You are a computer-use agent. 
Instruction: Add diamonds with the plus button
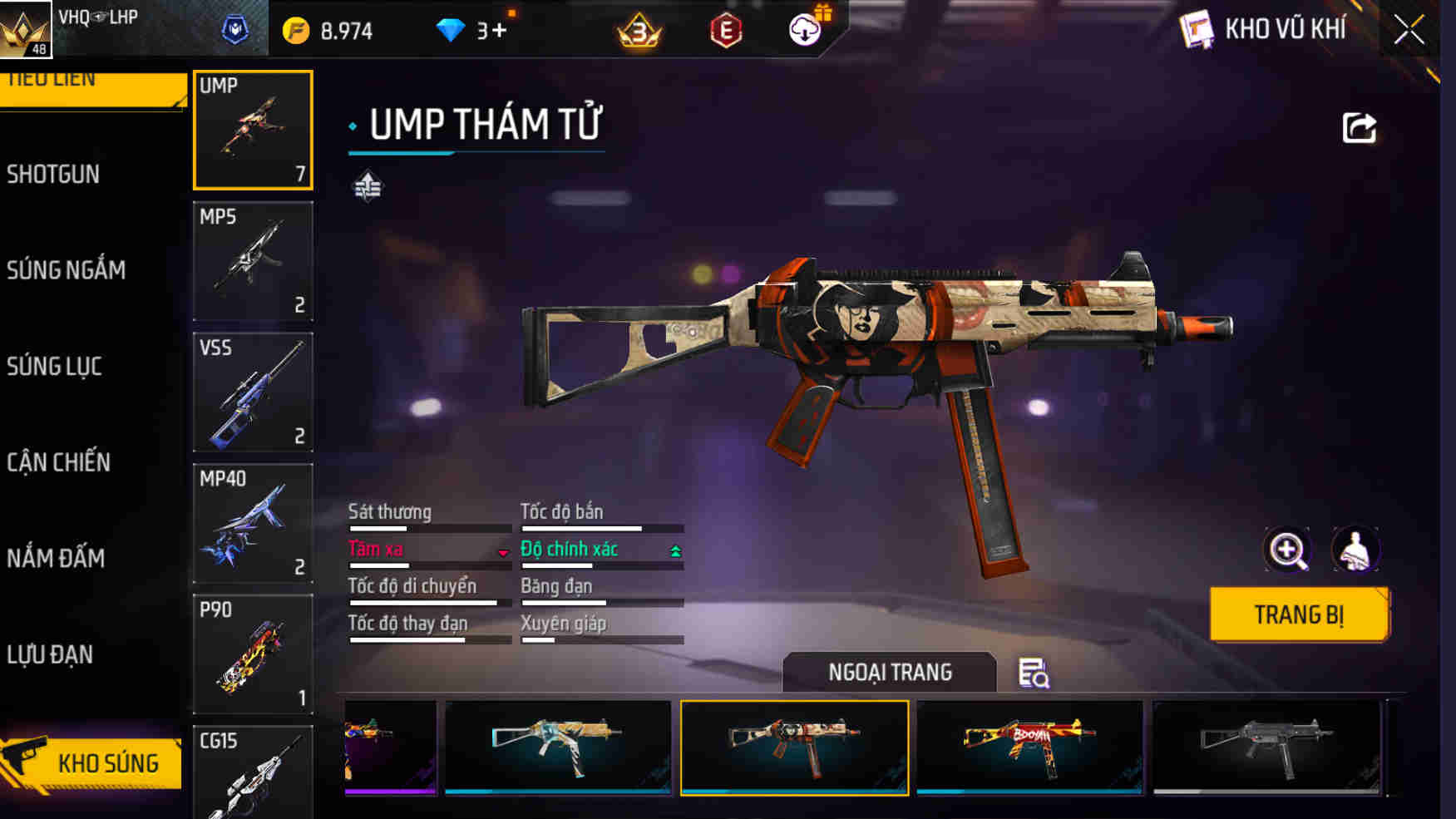[x=498, y=31]
